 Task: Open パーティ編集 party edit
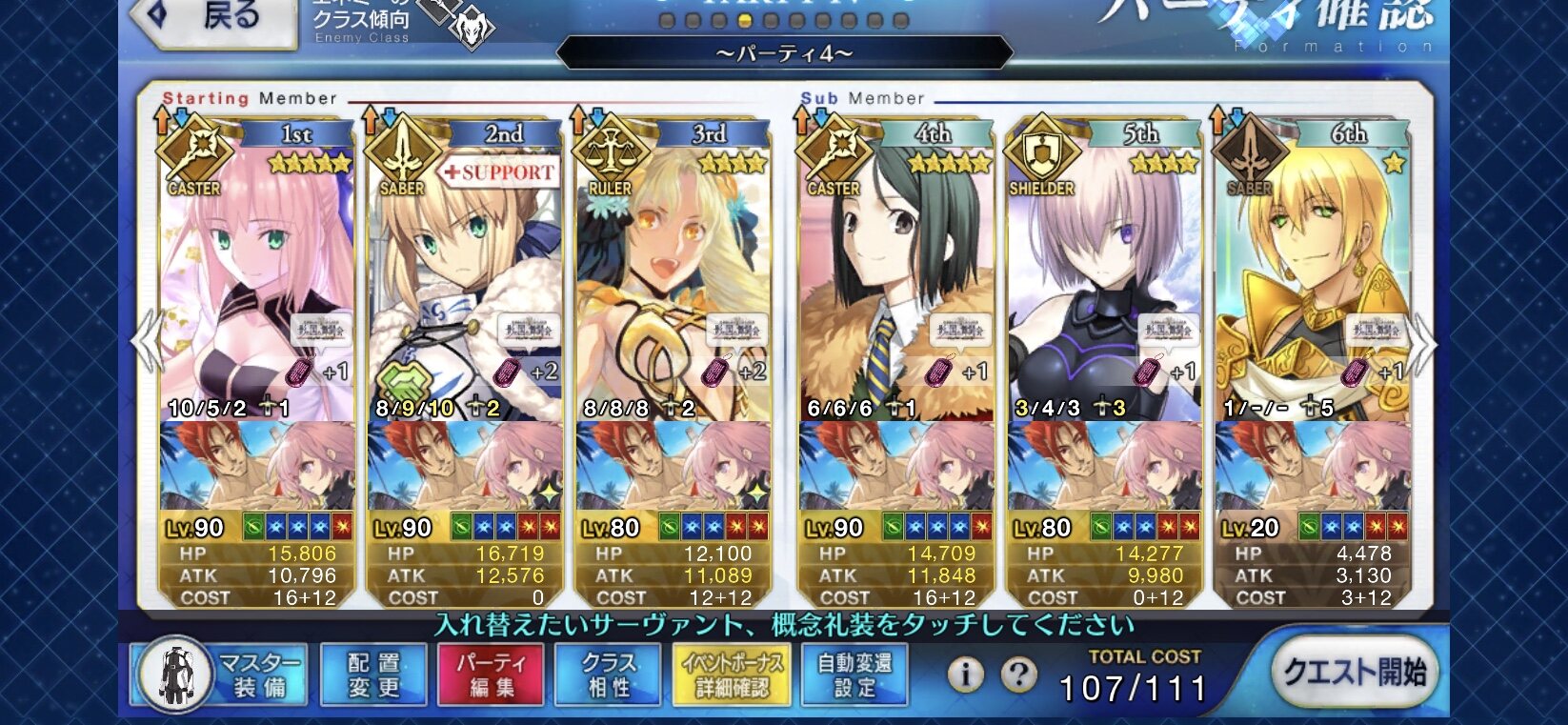[x=491, y=675]
